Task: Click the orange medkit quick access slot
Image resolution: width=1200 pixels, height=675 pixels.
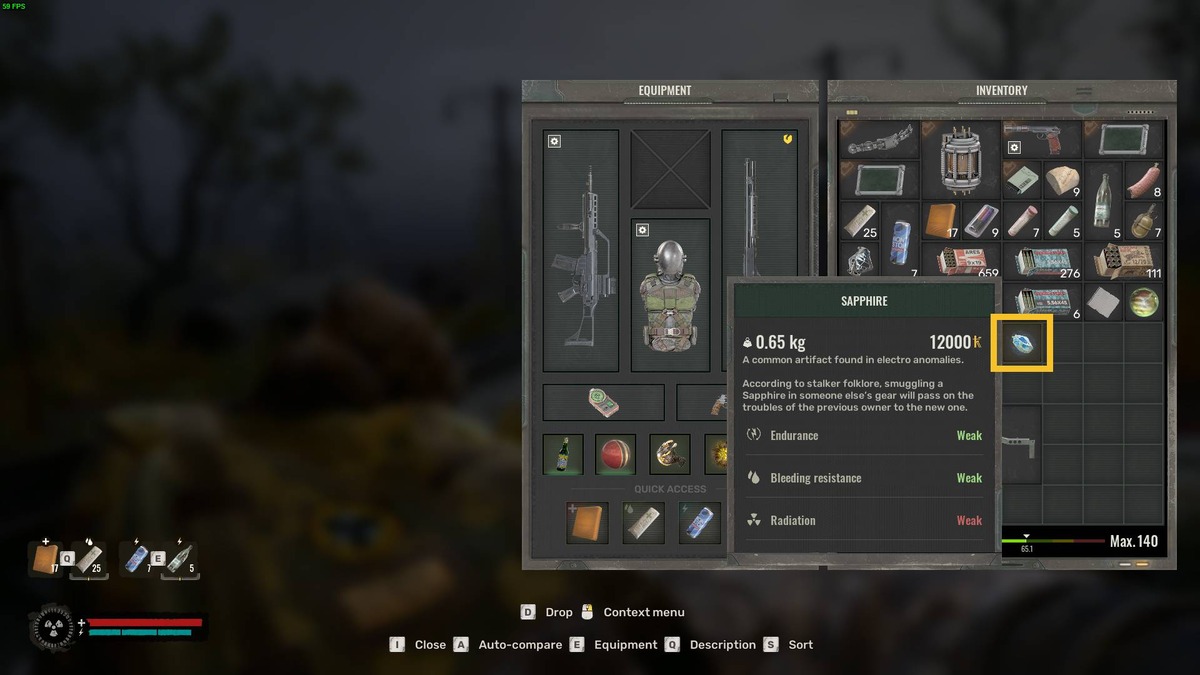Action: click(x=587, y=523)
